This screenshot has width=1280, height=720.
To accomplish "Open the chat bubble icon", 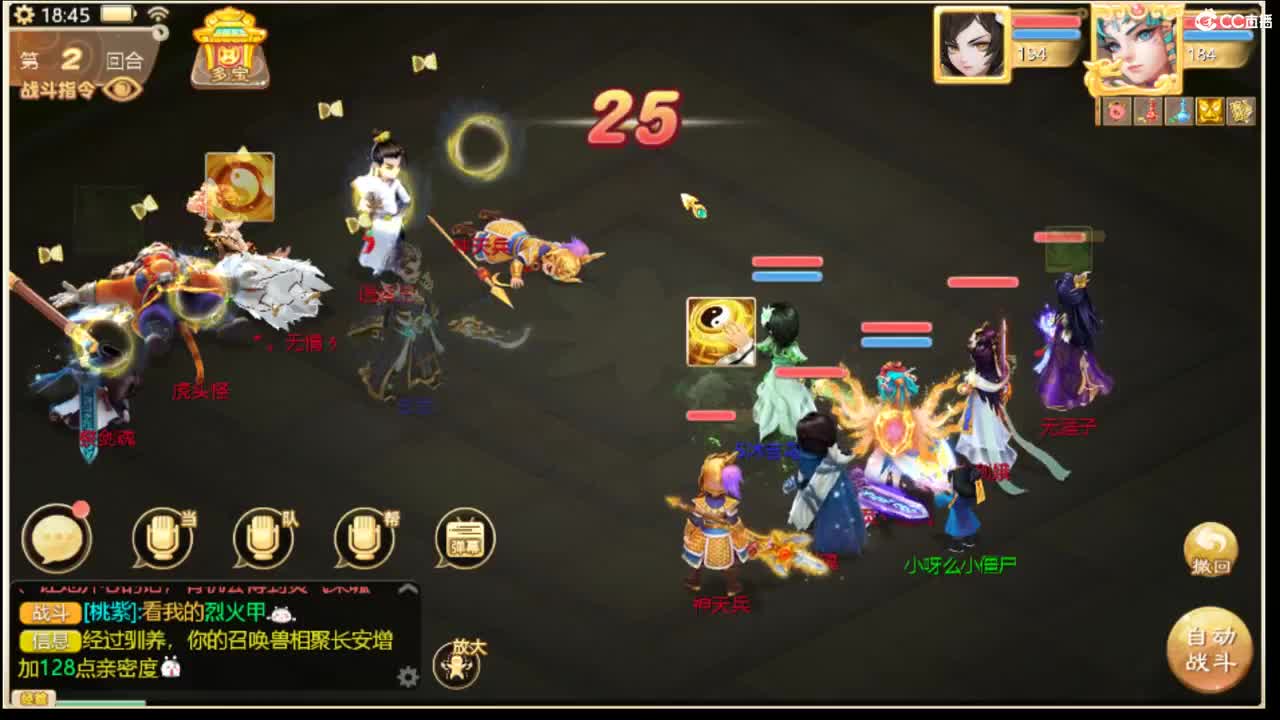I will pyautogui.click(x=58, y=540).
